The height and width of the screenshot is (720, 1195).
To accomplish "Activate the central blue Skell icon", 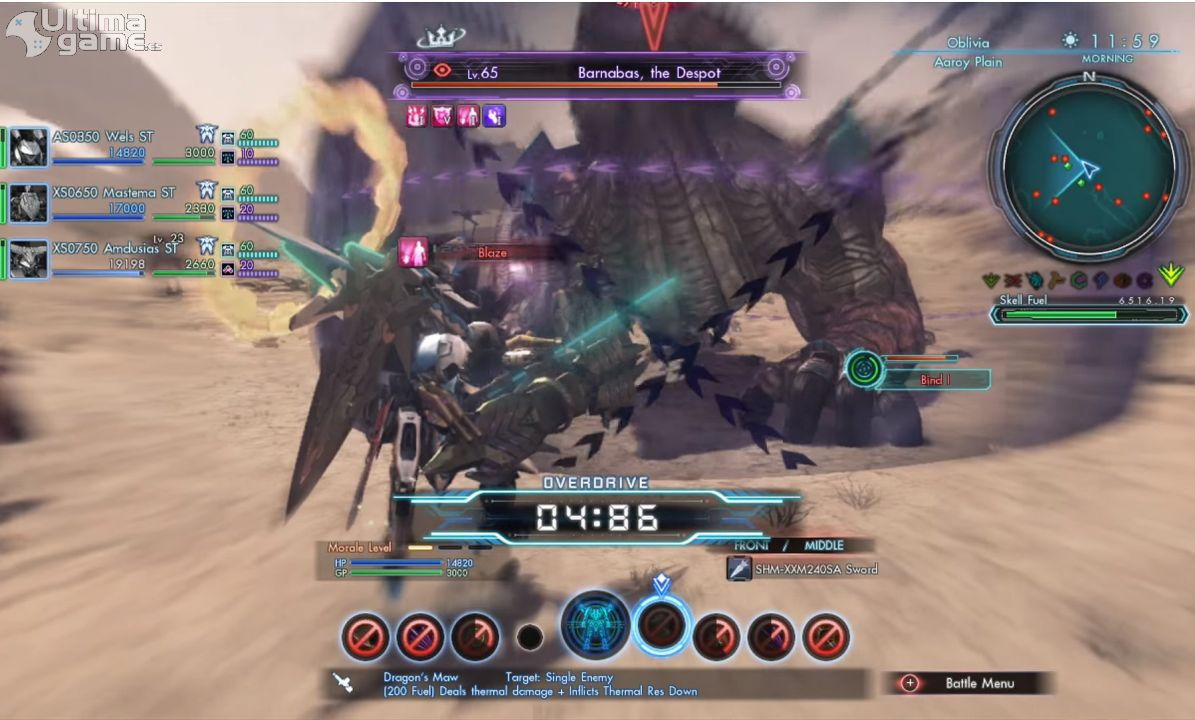I will 596,627.
